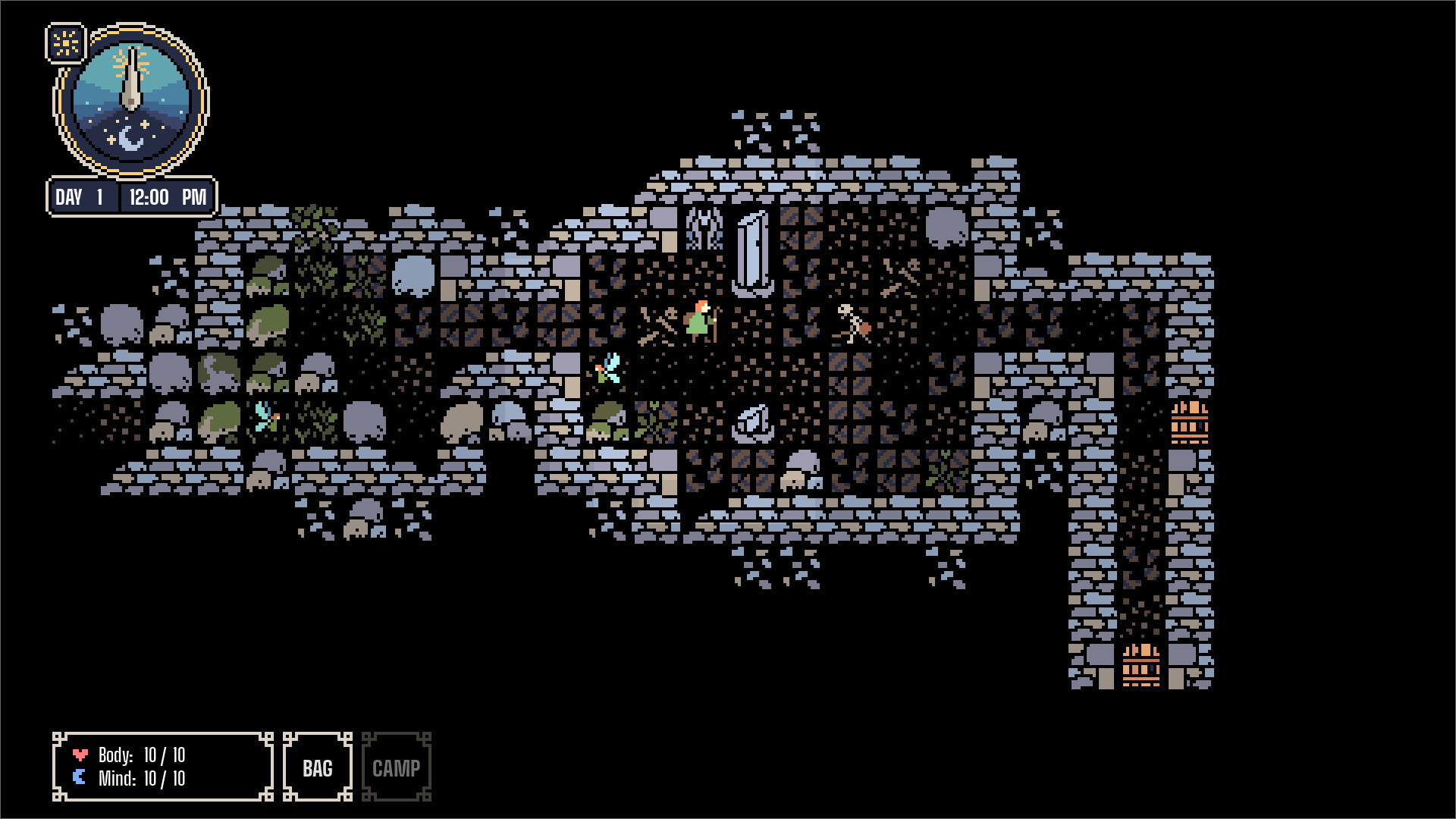Viewport: 1456px width, 819px height.
Task: Open the BAG inventory
Action: click(x=317, y=767)
